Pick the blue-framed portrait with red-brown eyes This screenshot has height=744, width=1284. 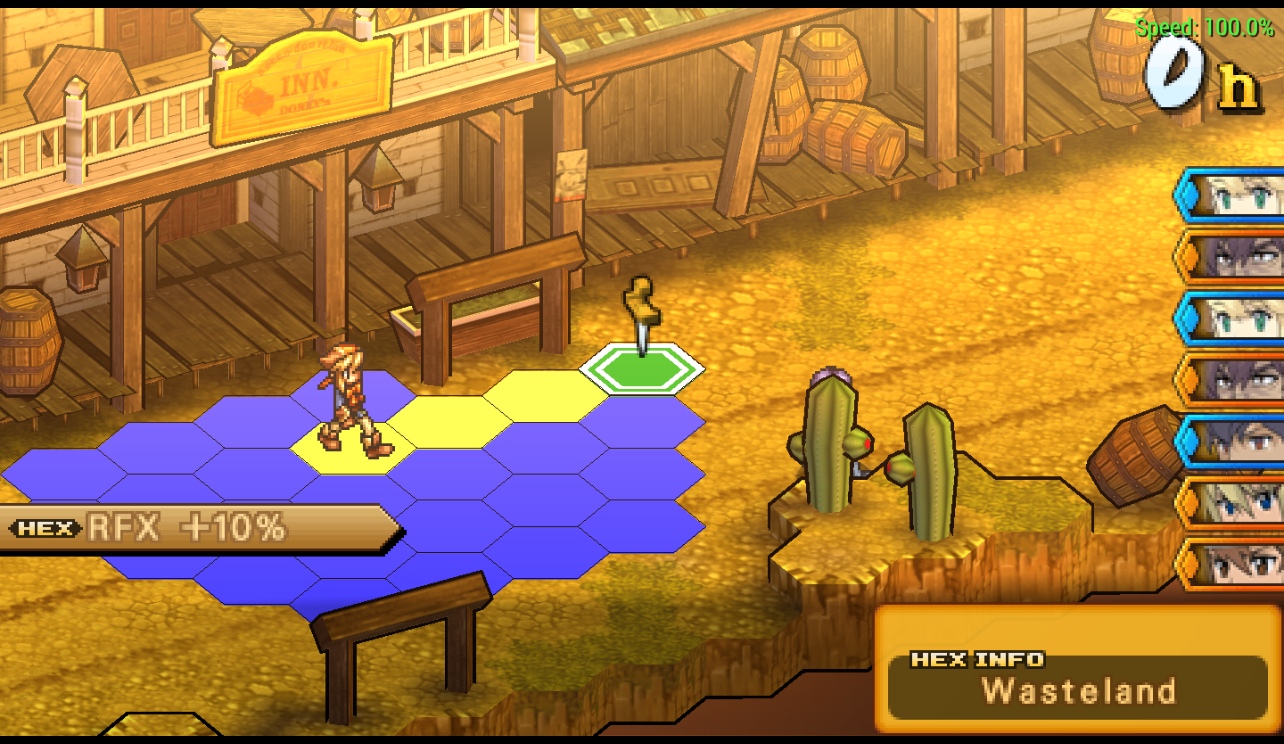click(x=1233, y=440)
